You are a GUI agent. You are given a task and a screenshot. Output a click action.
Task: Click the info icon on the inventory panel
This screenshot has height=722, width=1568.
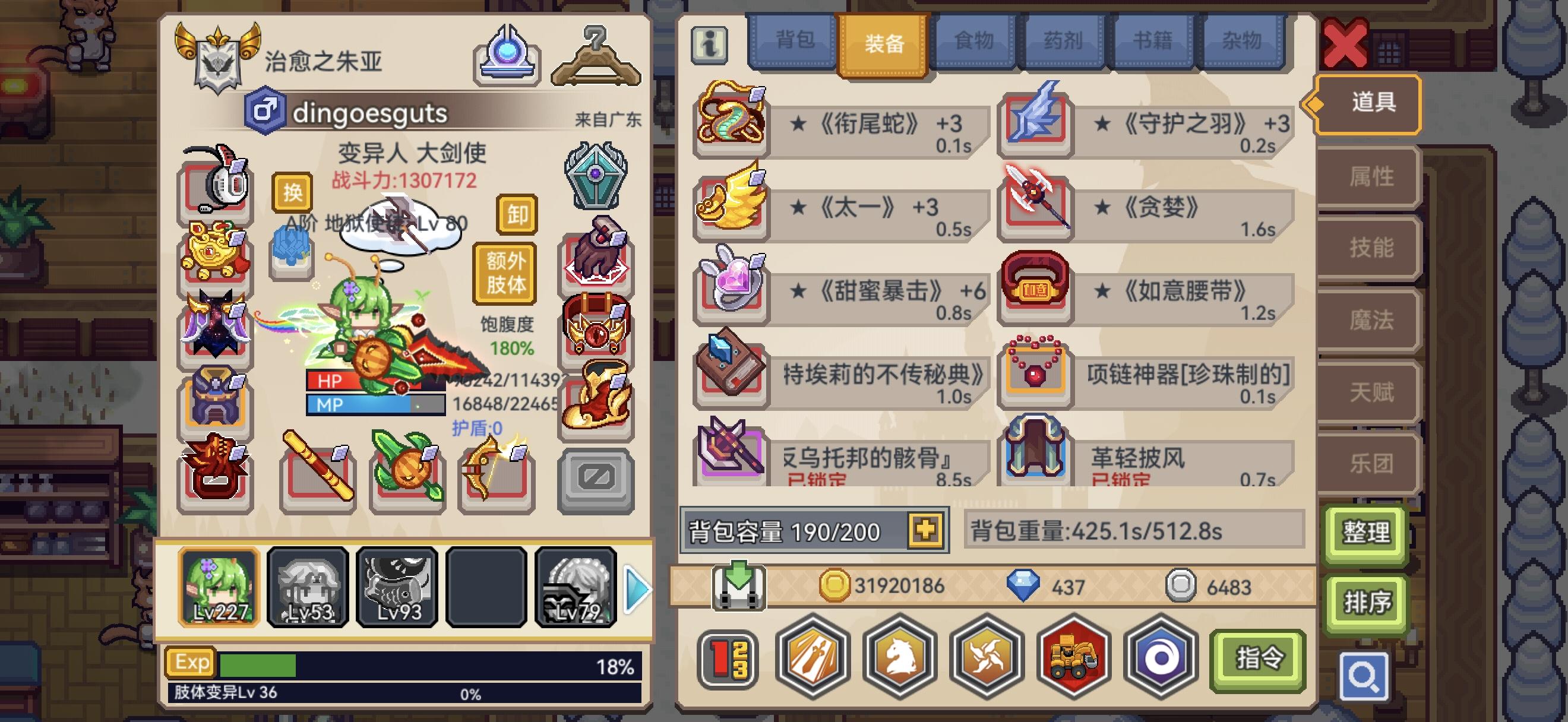point(711,45)
